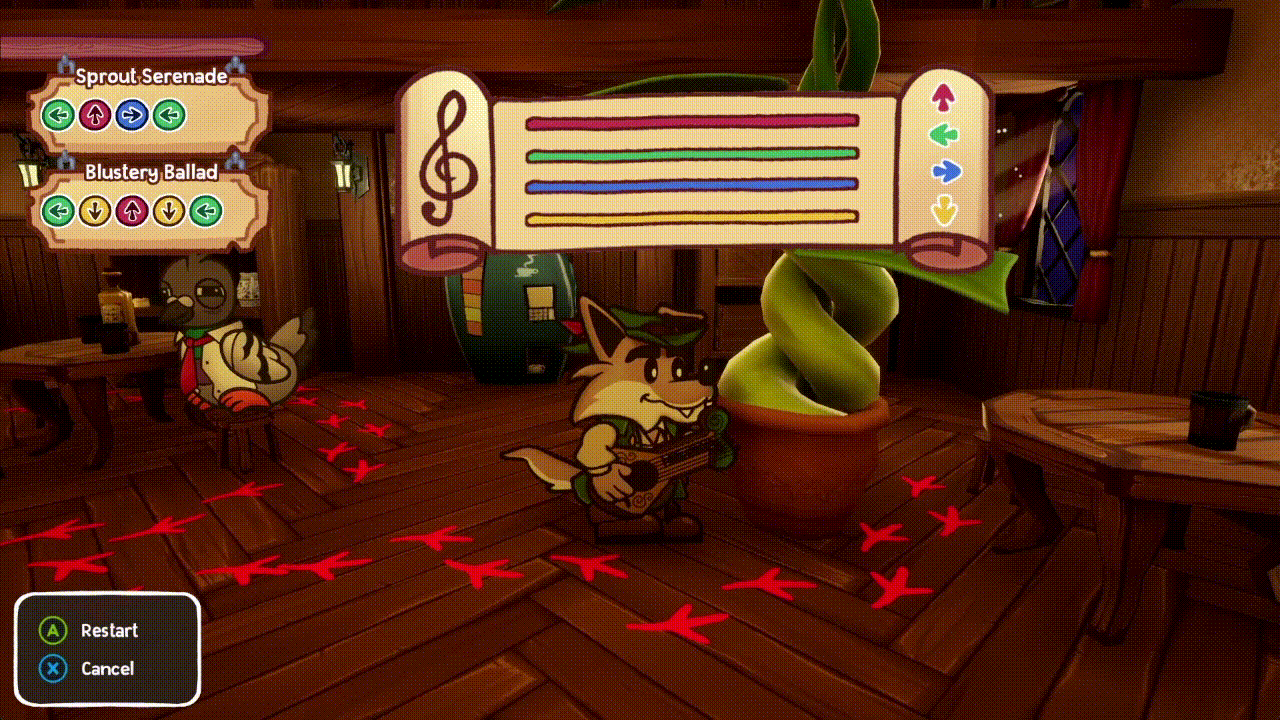Click the first yellow down arrow in Blustery Ballad
The height and width of the screenshot is (720, 1280).
click(x=95, y=211)
